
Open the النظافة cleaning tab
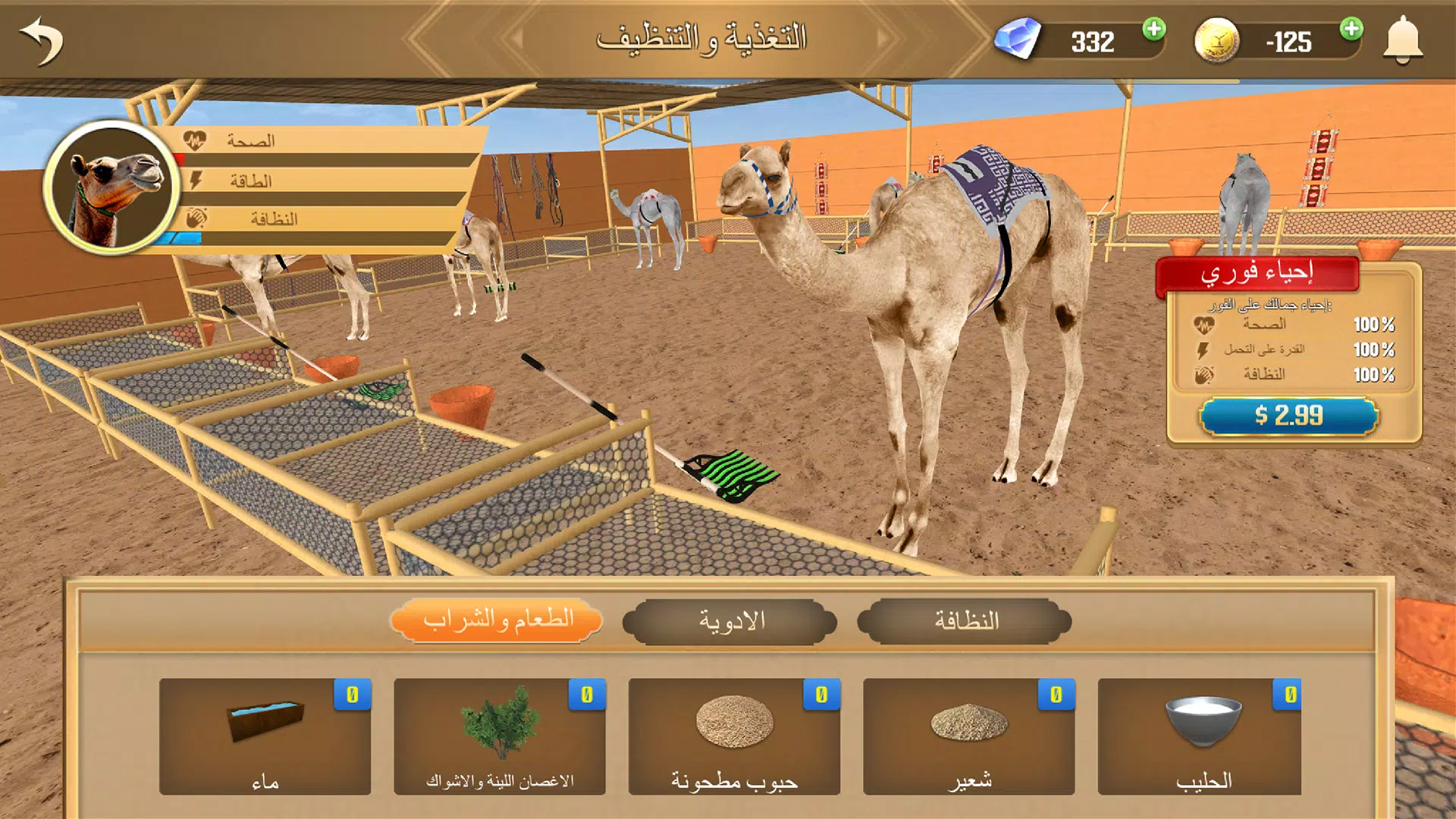965,621
